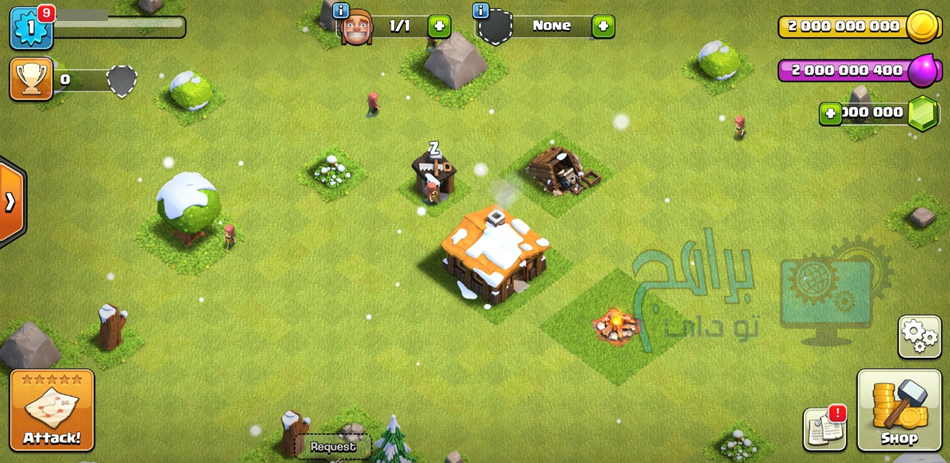The height and width of the screenshot is (463, 950).
Task: Show builder info
Action: coord(341,11)
